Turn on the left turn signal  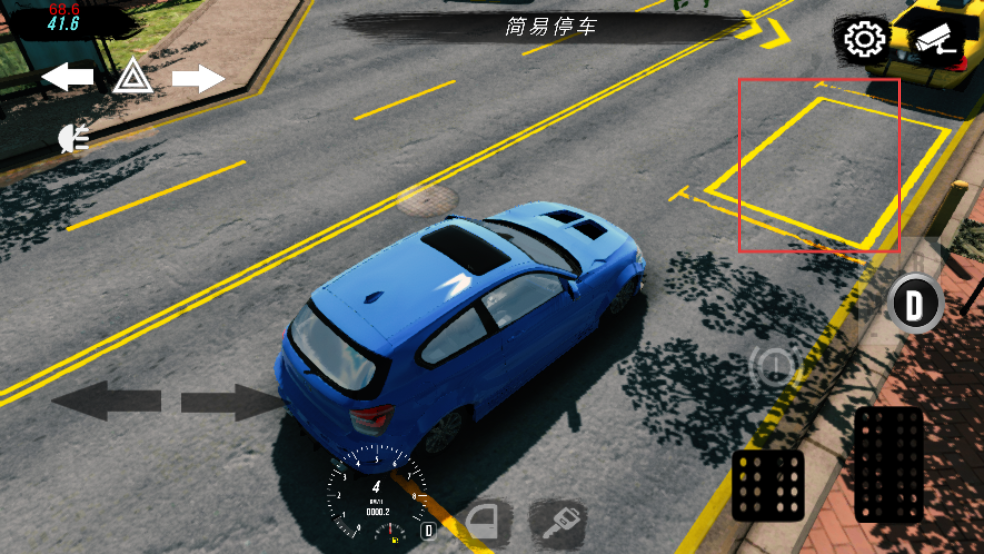(68, 76)
